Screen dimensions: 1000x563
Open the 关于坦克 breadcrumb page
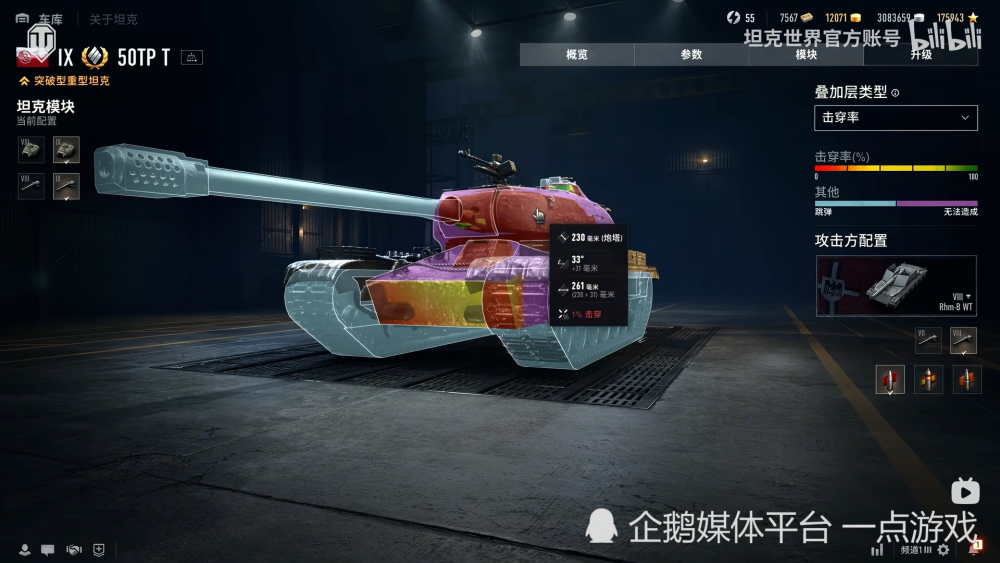pos(113,19)
